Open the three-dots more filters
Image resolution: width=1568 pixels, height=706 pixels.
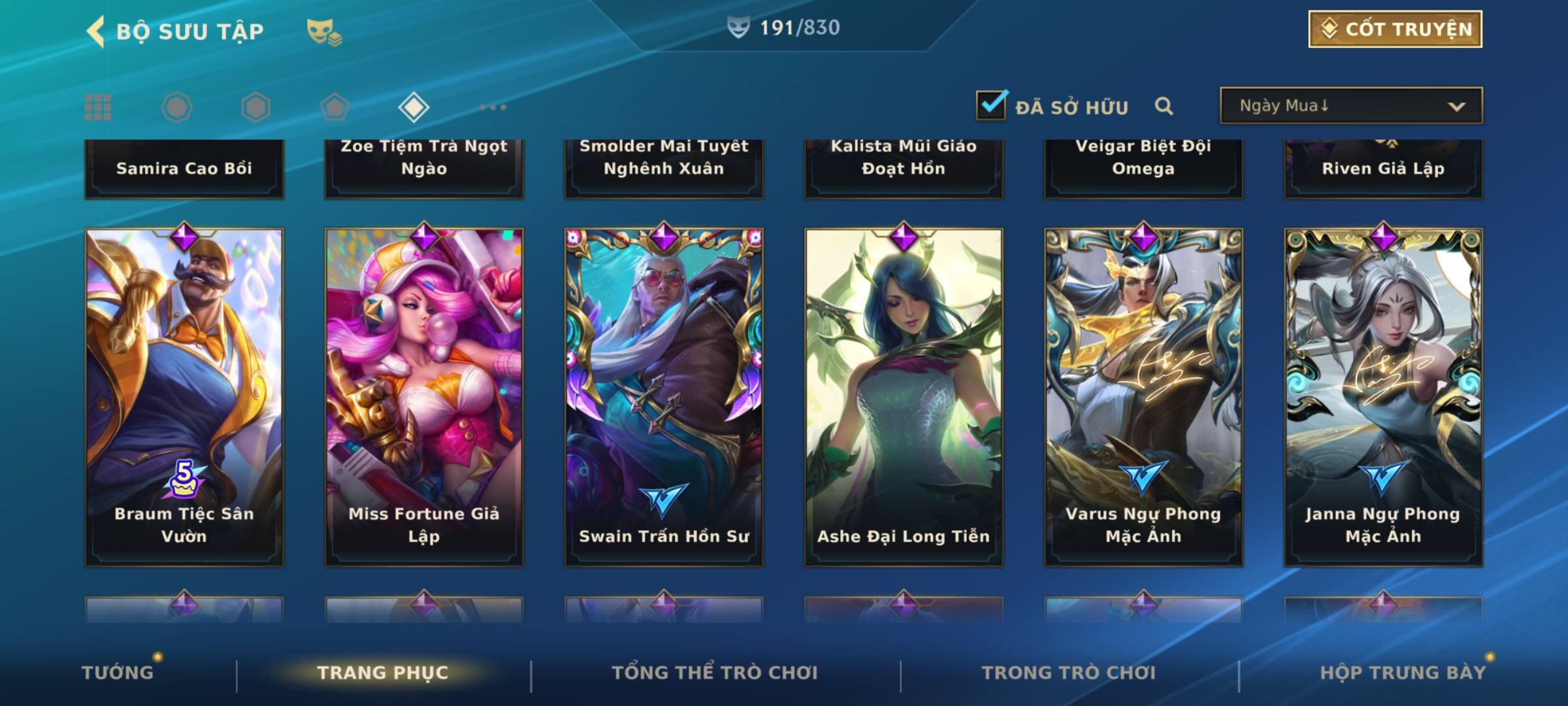[493, 107]
